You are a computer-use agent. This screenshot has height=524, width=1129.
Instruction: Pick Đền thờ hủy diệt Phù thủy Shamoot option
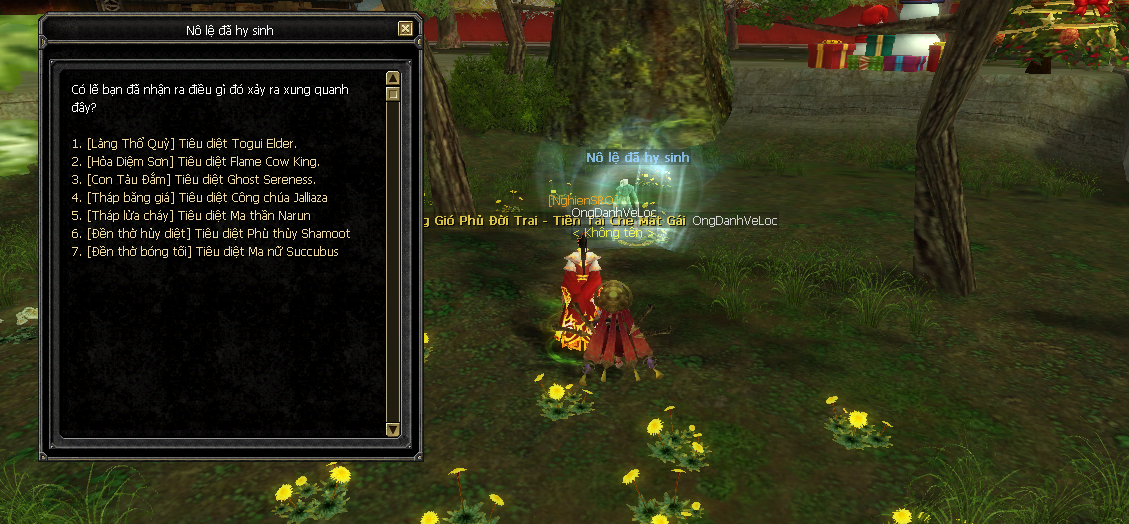(211, 233)
